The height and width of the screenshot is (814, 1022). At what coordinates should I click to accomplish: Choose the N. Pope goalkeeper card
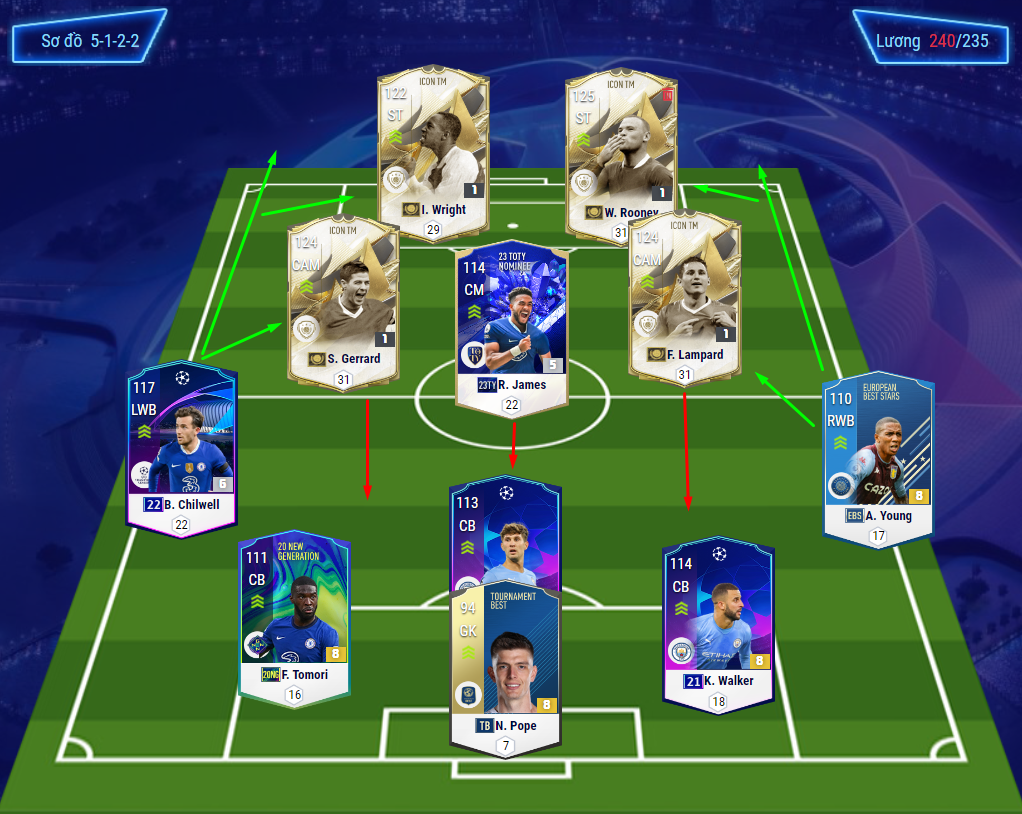pyautogui.click(x=505, y=665)
